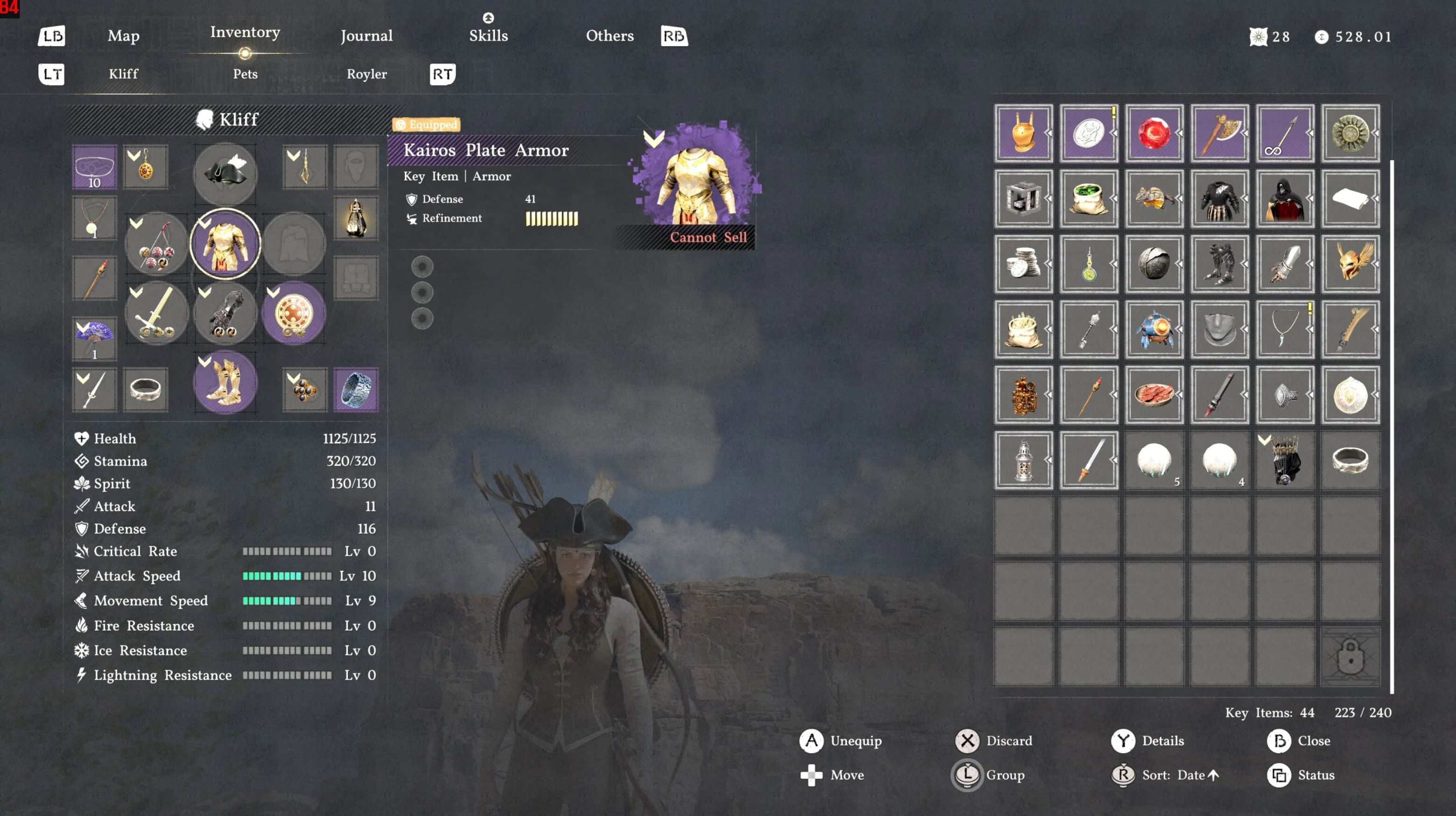Select the battle axe inventory item
1456x816 pixels.
click(x=1219, y=134)
